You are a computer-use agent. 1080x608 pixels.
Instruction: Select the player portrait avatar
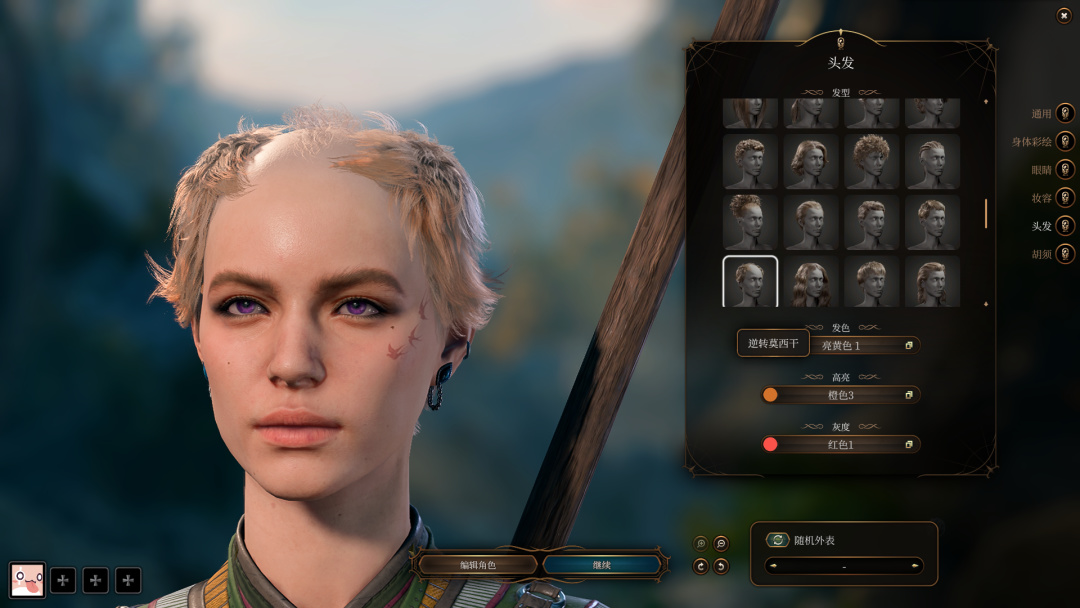(x=27, y=579)
